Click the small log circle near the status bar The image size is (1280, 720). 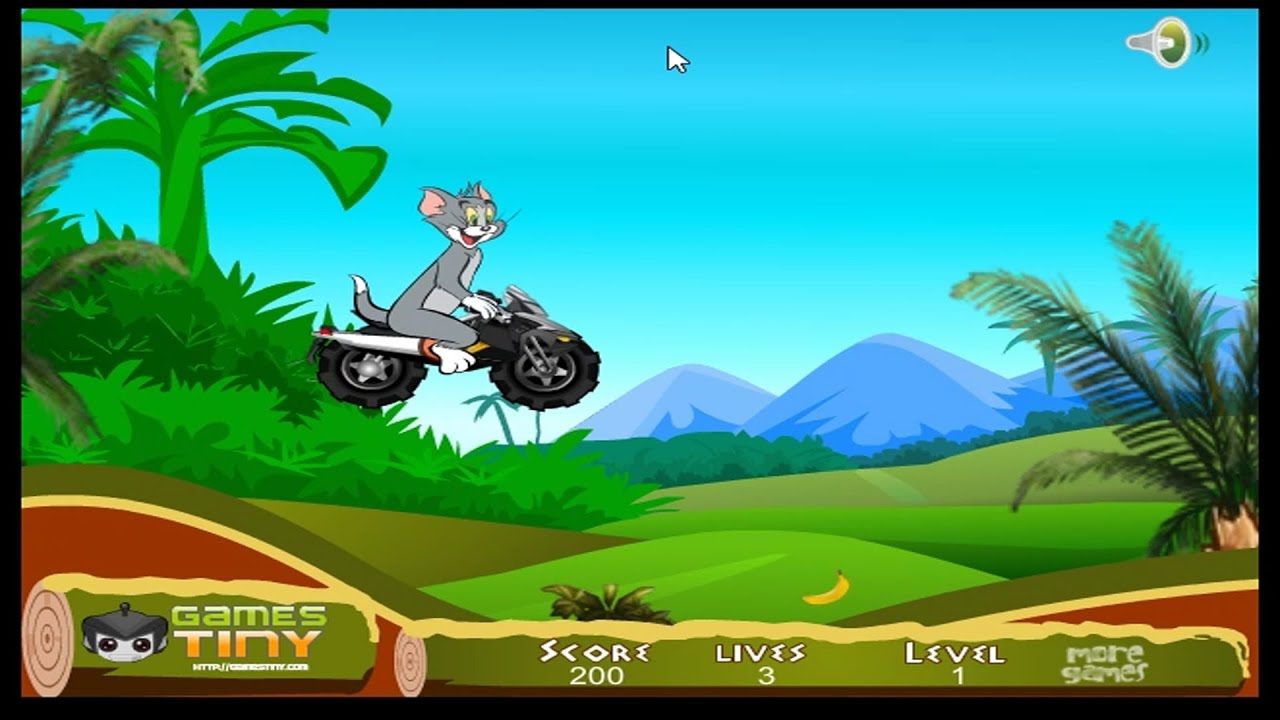[410, 660]
